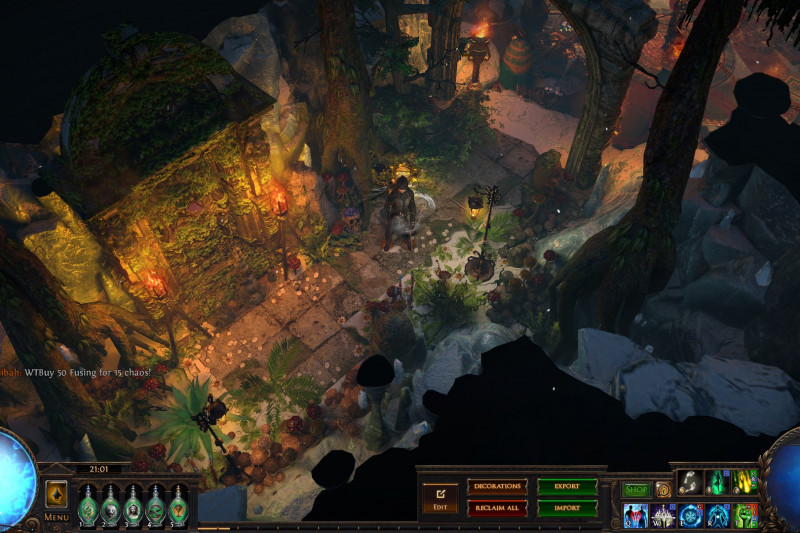This screenshot has height=533, width=800.
Task: Select the footprints move skill
Action: click(690, 482)
